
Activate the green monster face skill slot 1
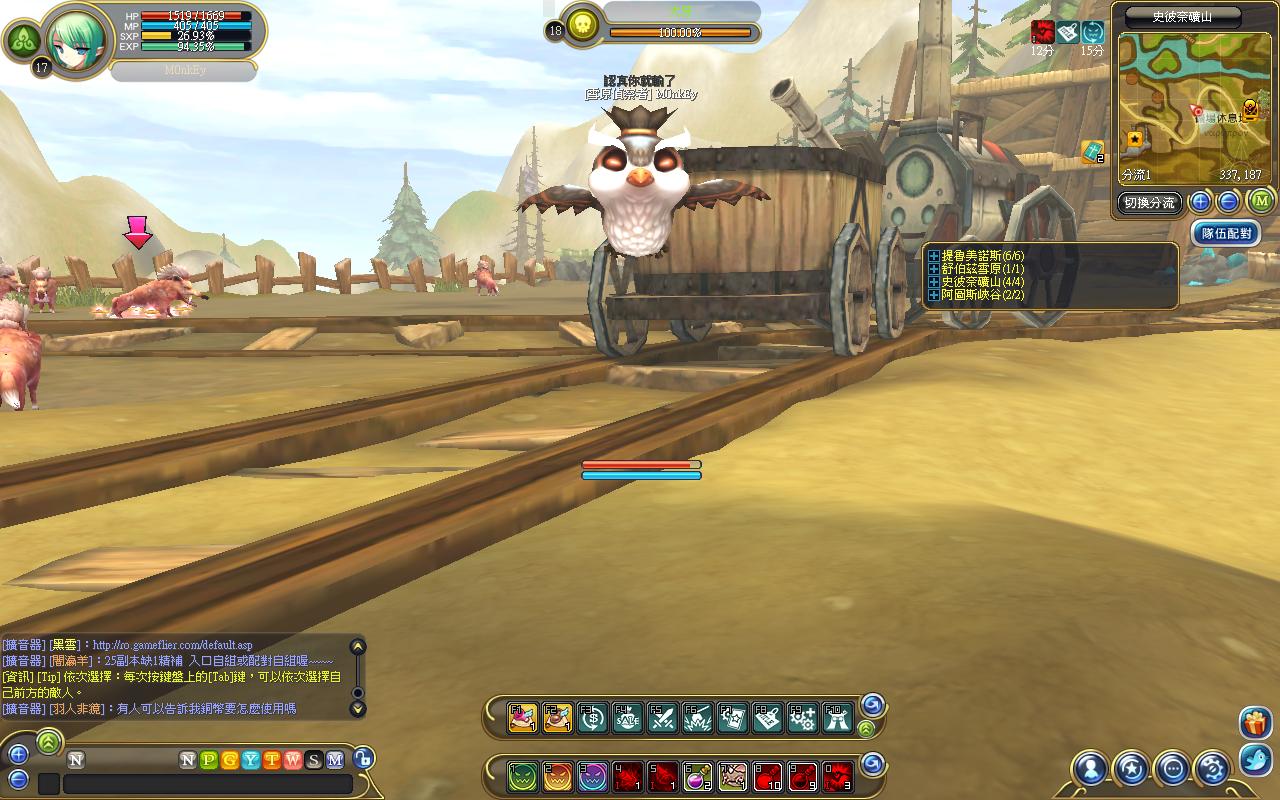pos(522,775)
